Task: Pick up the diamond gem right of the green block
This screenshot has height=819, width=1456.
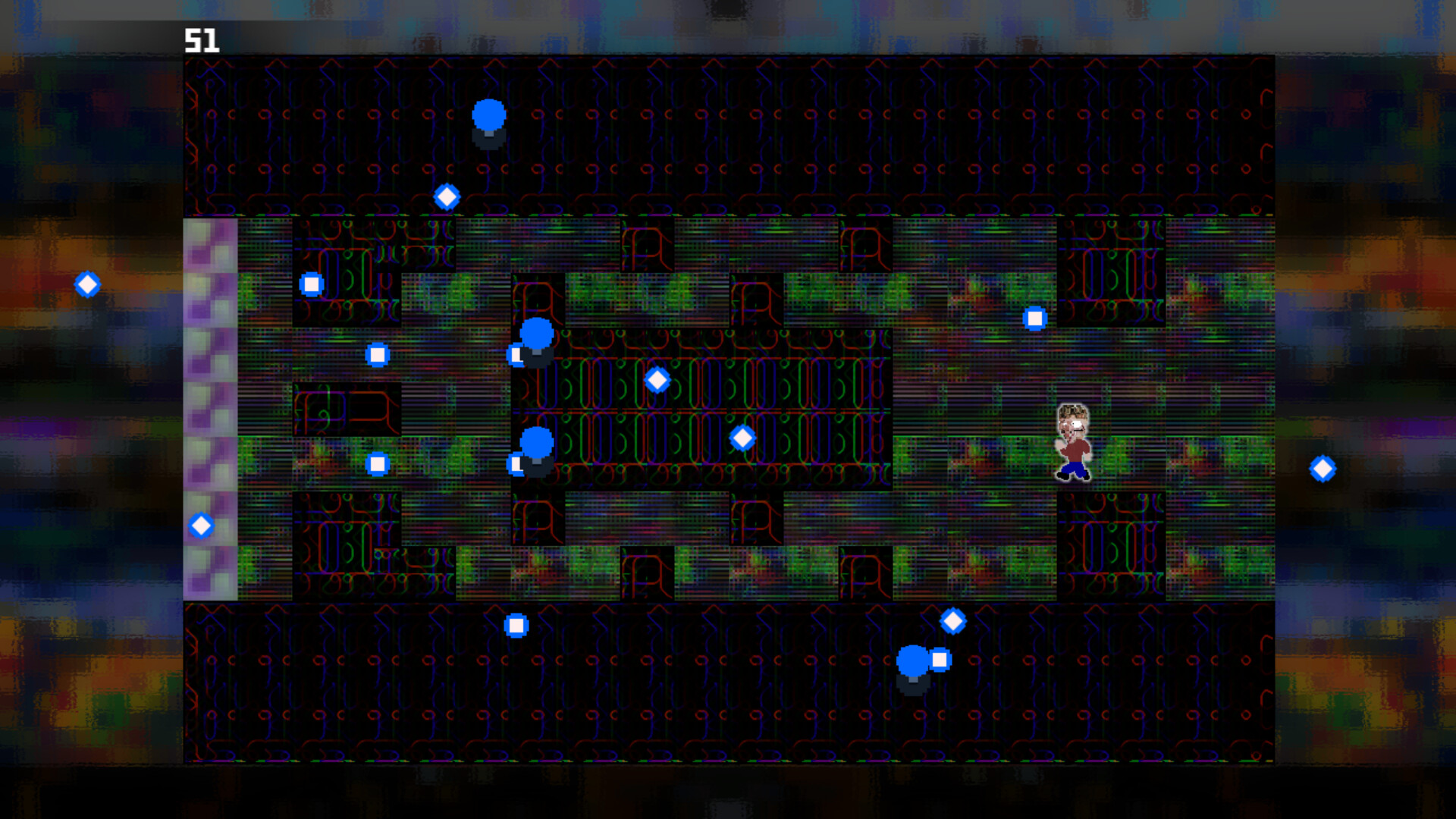Action: [x=742, y=437]
